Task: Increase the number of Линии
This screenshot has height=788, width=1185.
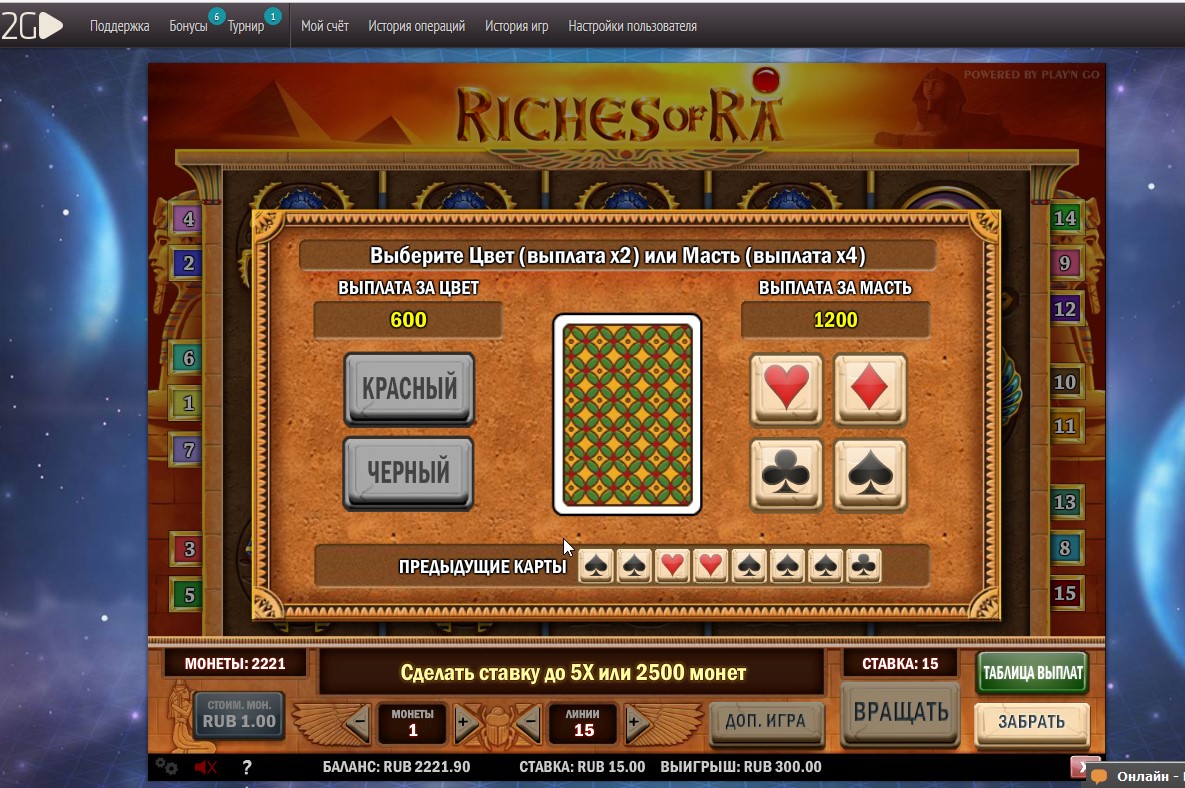Action: pyautogui.click(x=634, y=722)
